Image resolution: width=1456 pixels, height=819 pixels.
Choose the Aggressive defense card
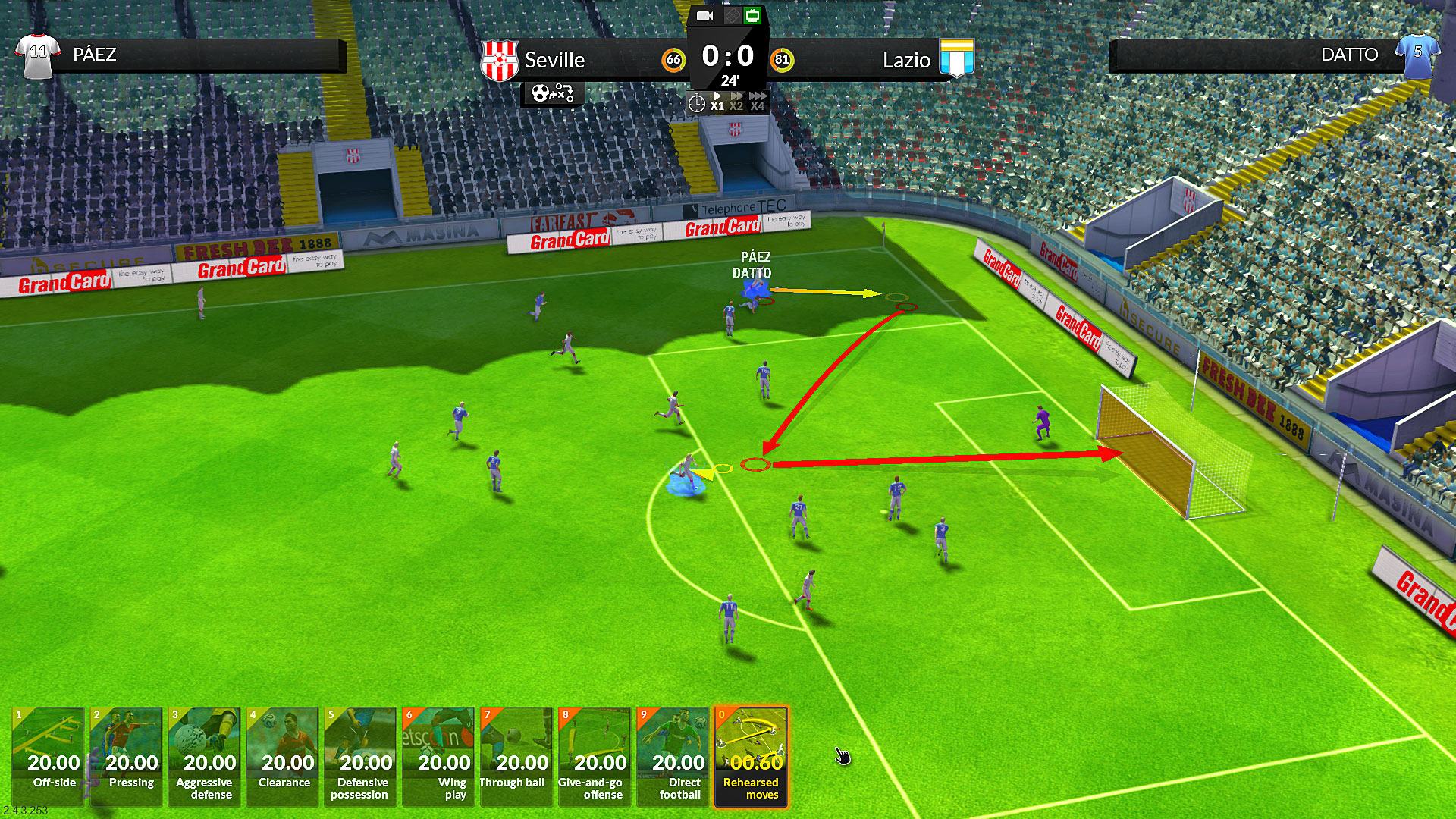point(205,756)
